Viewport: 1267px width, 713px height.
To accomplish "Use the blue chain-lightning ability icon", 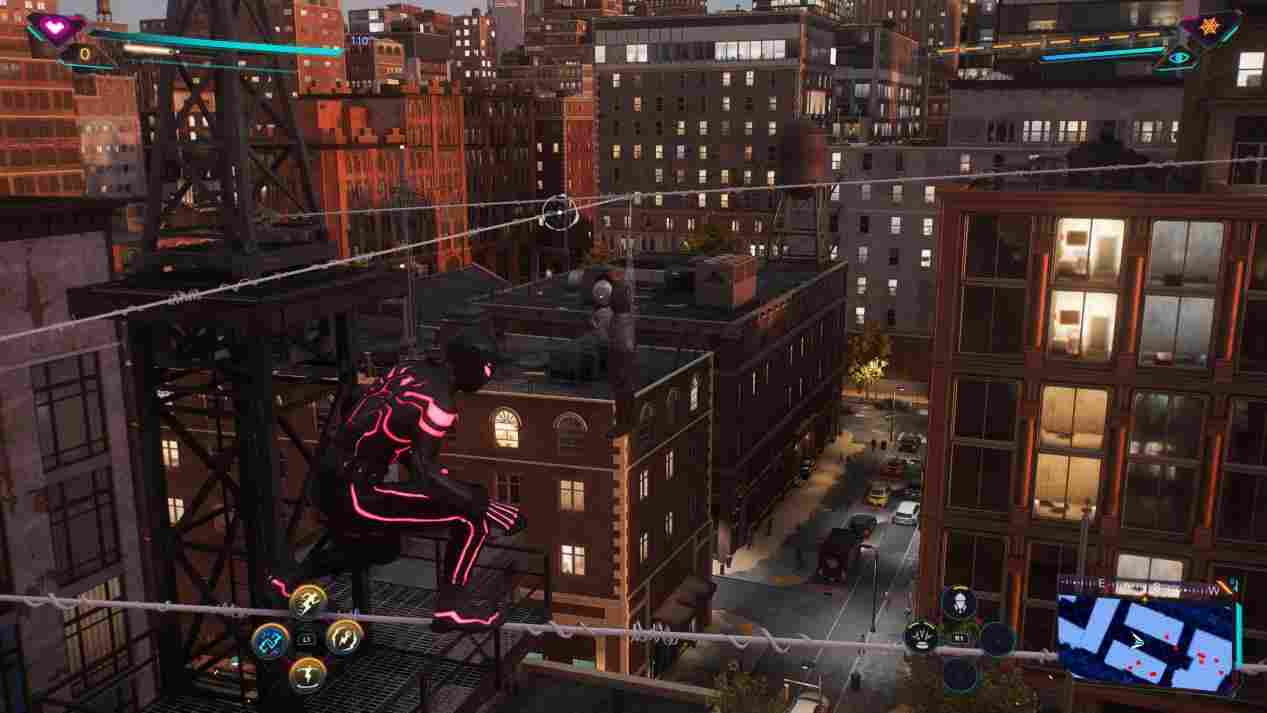I will point(270,639).
